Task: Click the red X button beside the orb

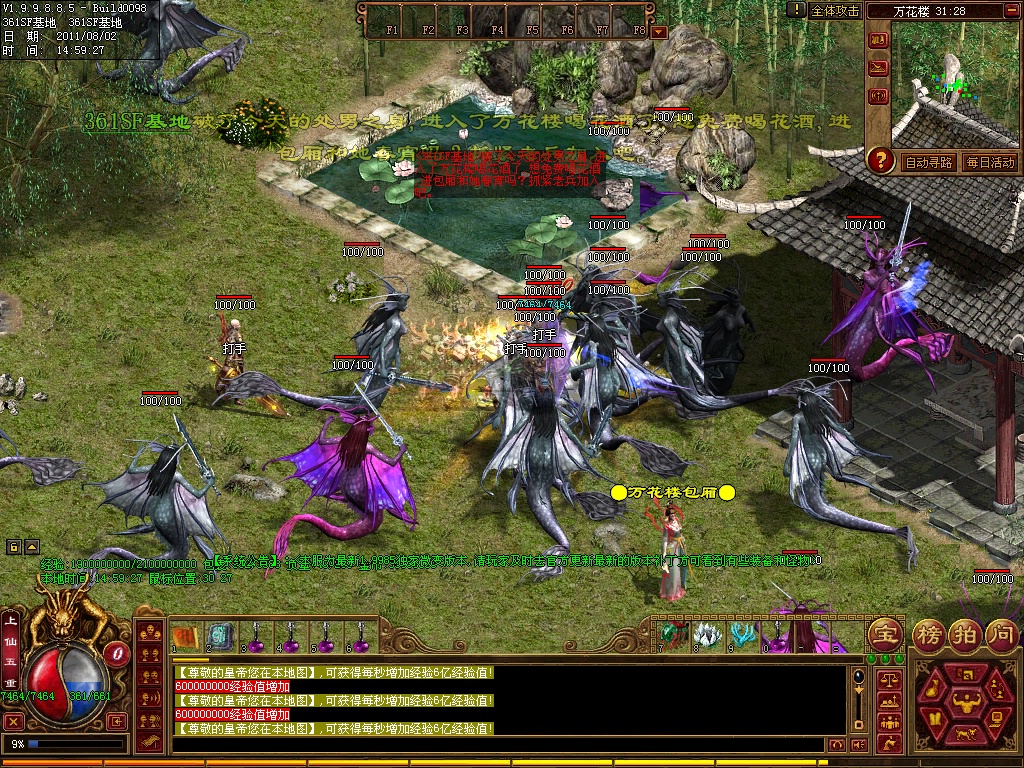Action: coord(13,721)
